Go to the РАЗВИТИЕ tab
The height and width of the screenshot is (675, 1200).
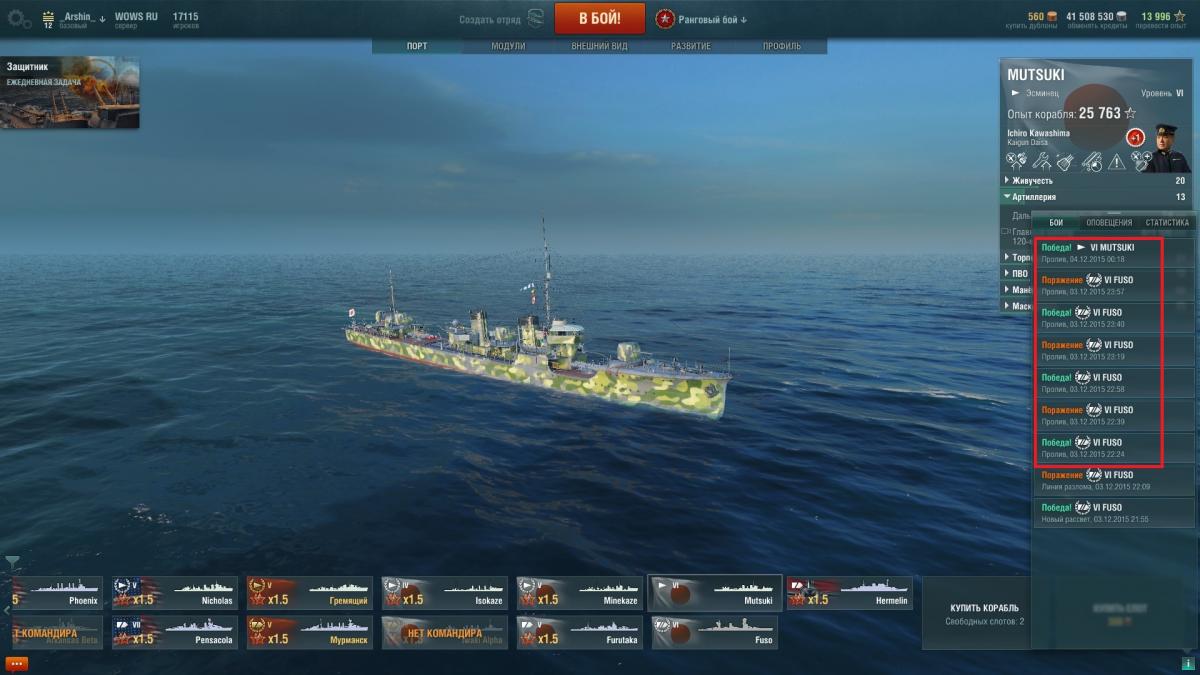click(x=691, y=47)
